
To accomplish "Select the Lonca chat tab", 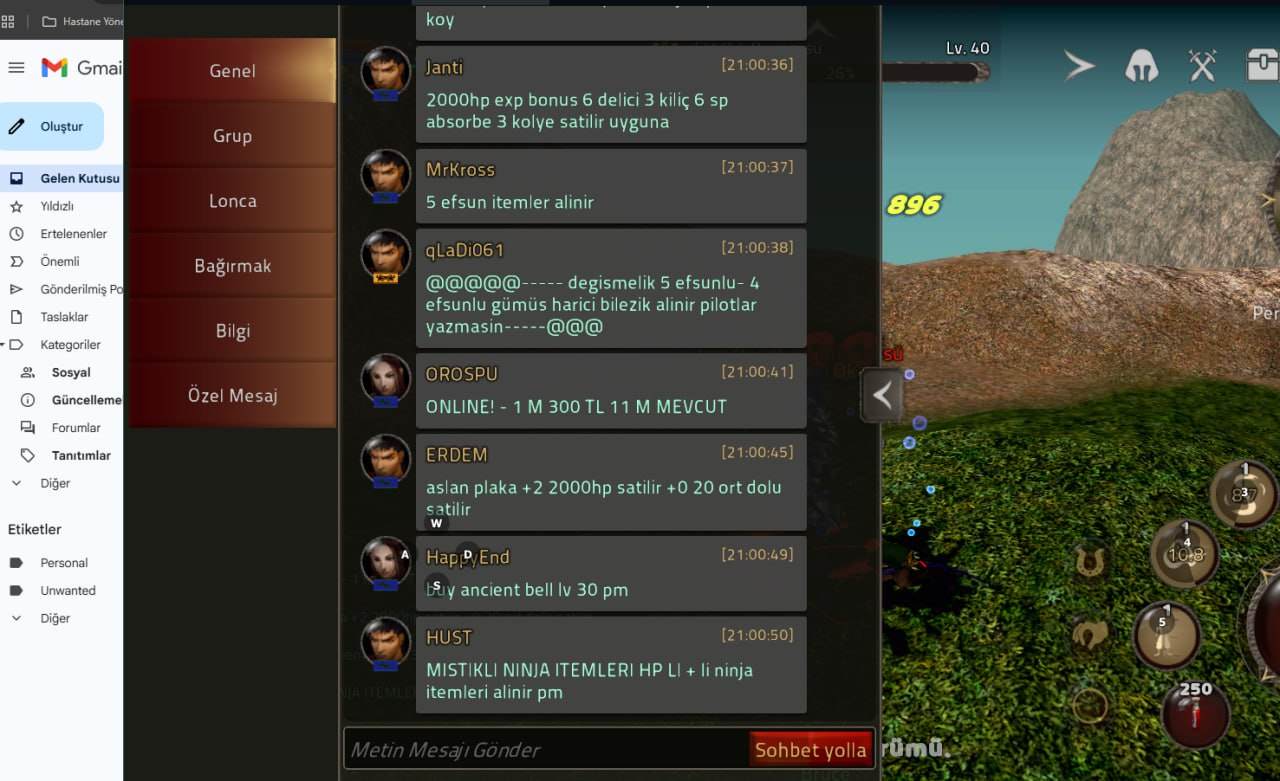I will click(232, 201).
